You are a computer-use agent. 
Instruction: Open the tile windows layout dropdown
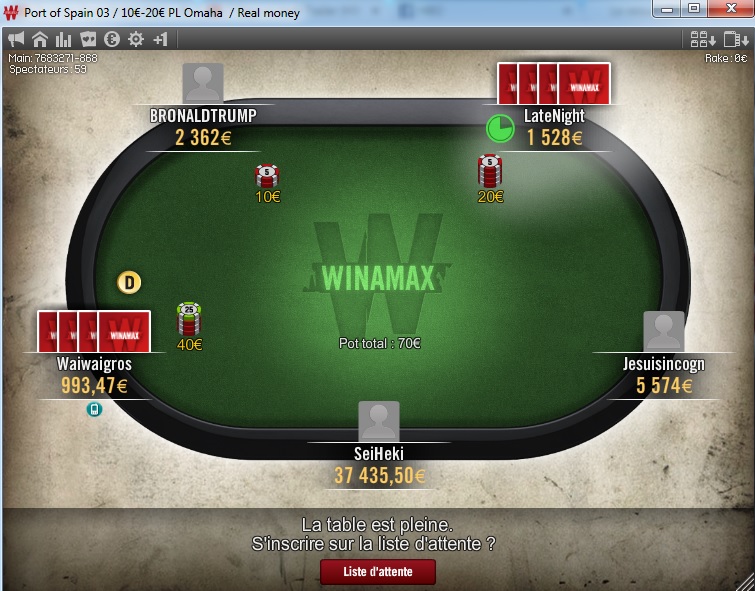703,40
